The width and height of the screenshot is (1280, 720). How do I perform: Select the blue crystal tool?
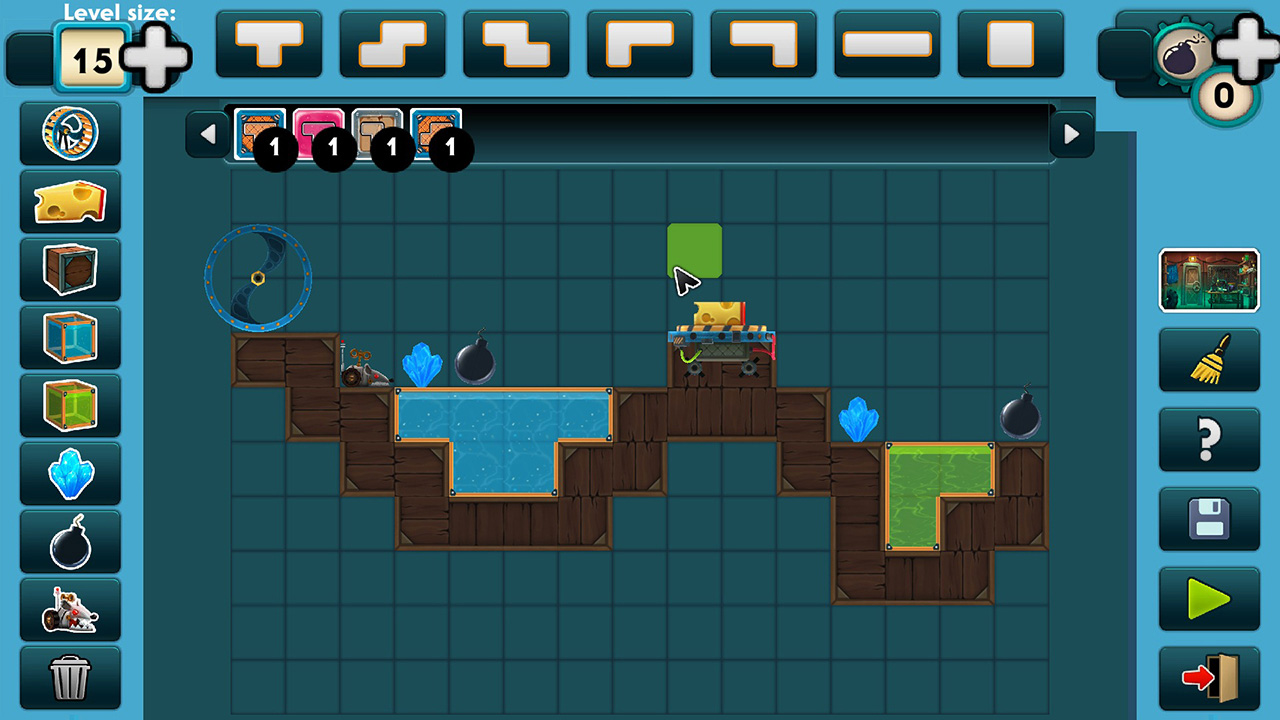[70, 473]
